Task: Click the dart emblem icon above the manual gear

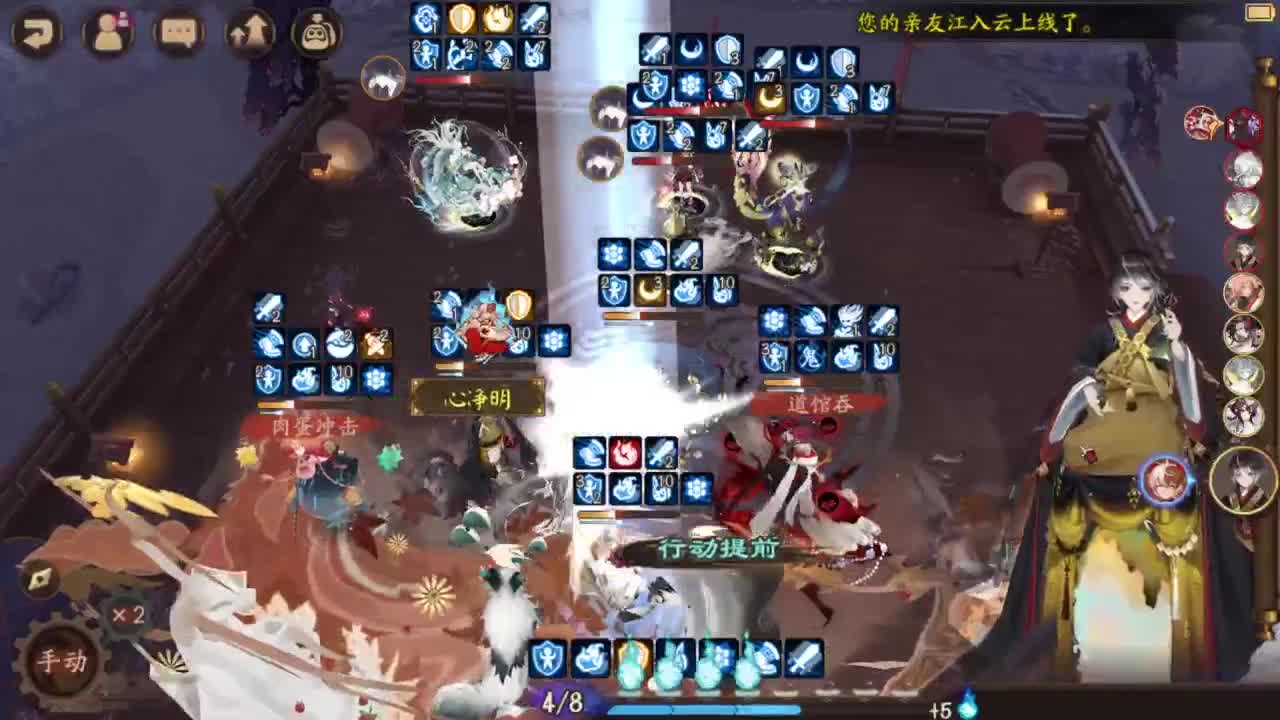Action: tap(42, 577)
